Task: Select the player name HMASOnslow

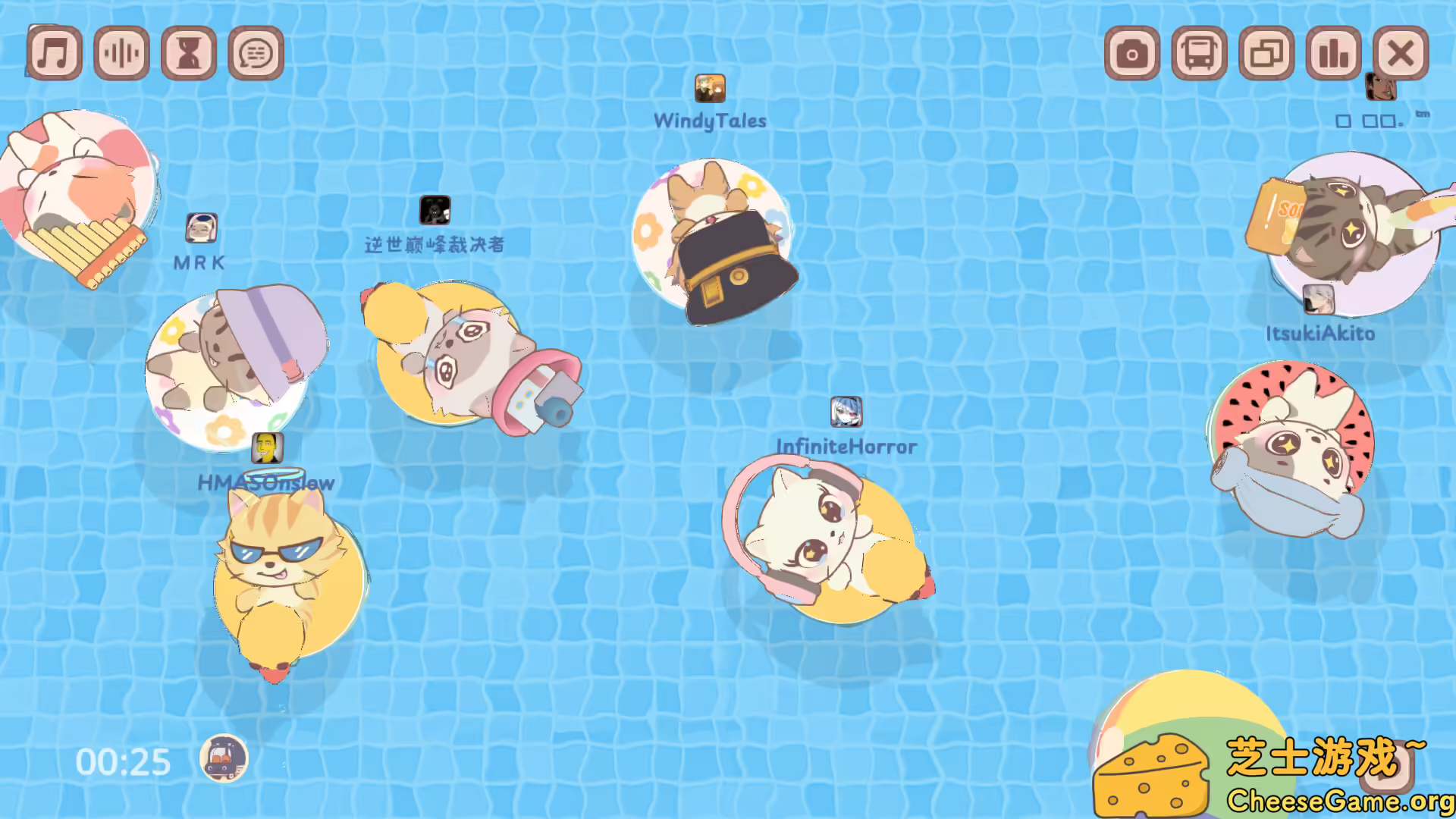Action: [266, 483]
